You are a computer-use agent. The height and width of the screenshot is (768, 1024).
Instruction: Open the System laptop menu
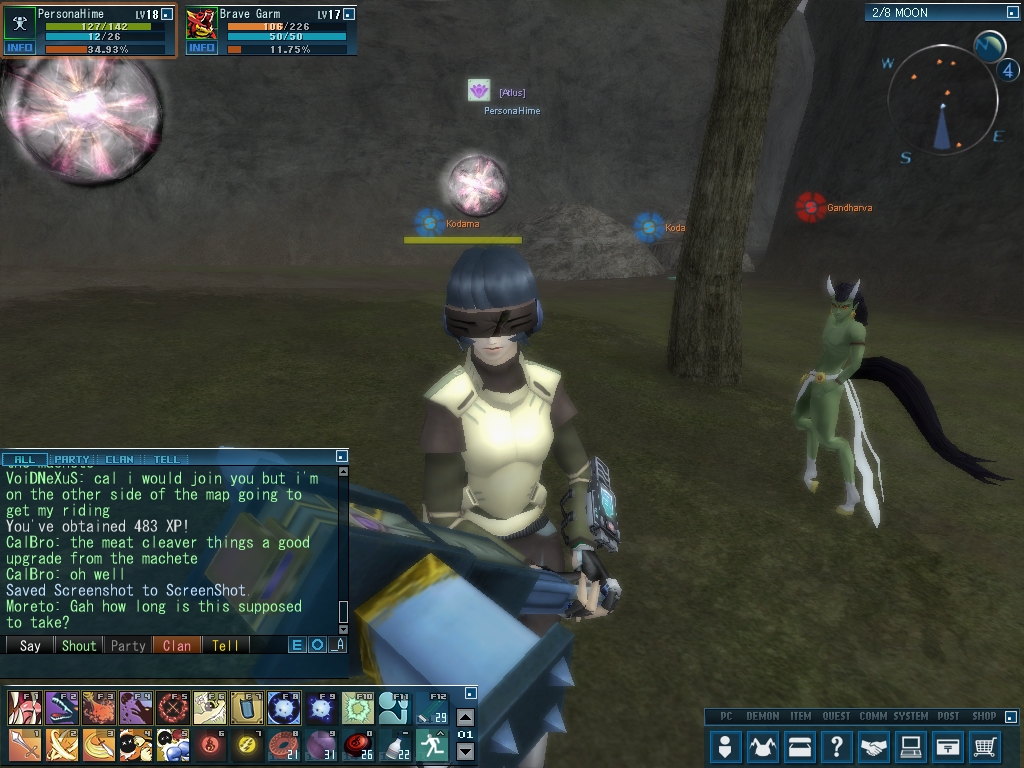(x=911, y=746)
